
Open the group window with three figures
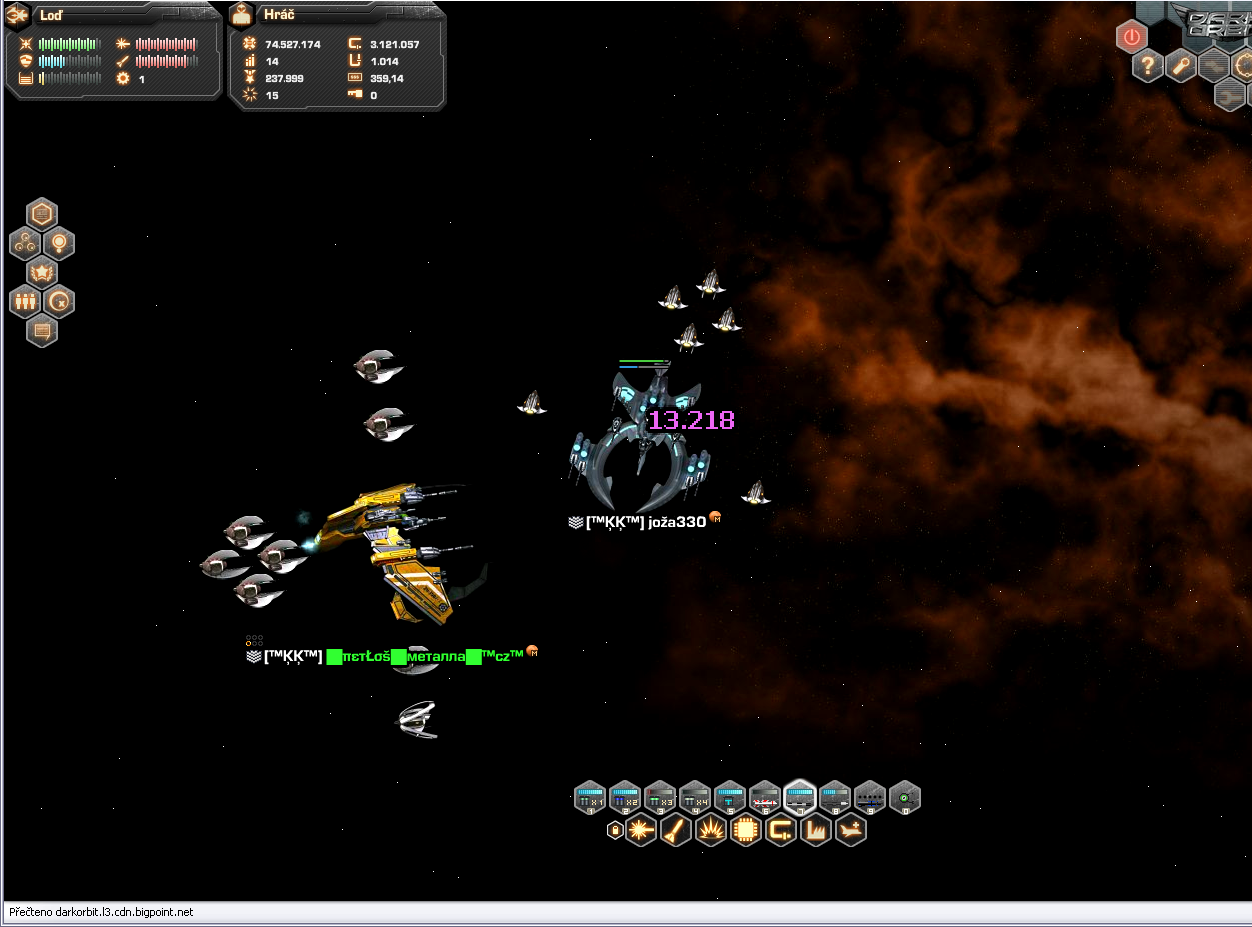(25, 301)
